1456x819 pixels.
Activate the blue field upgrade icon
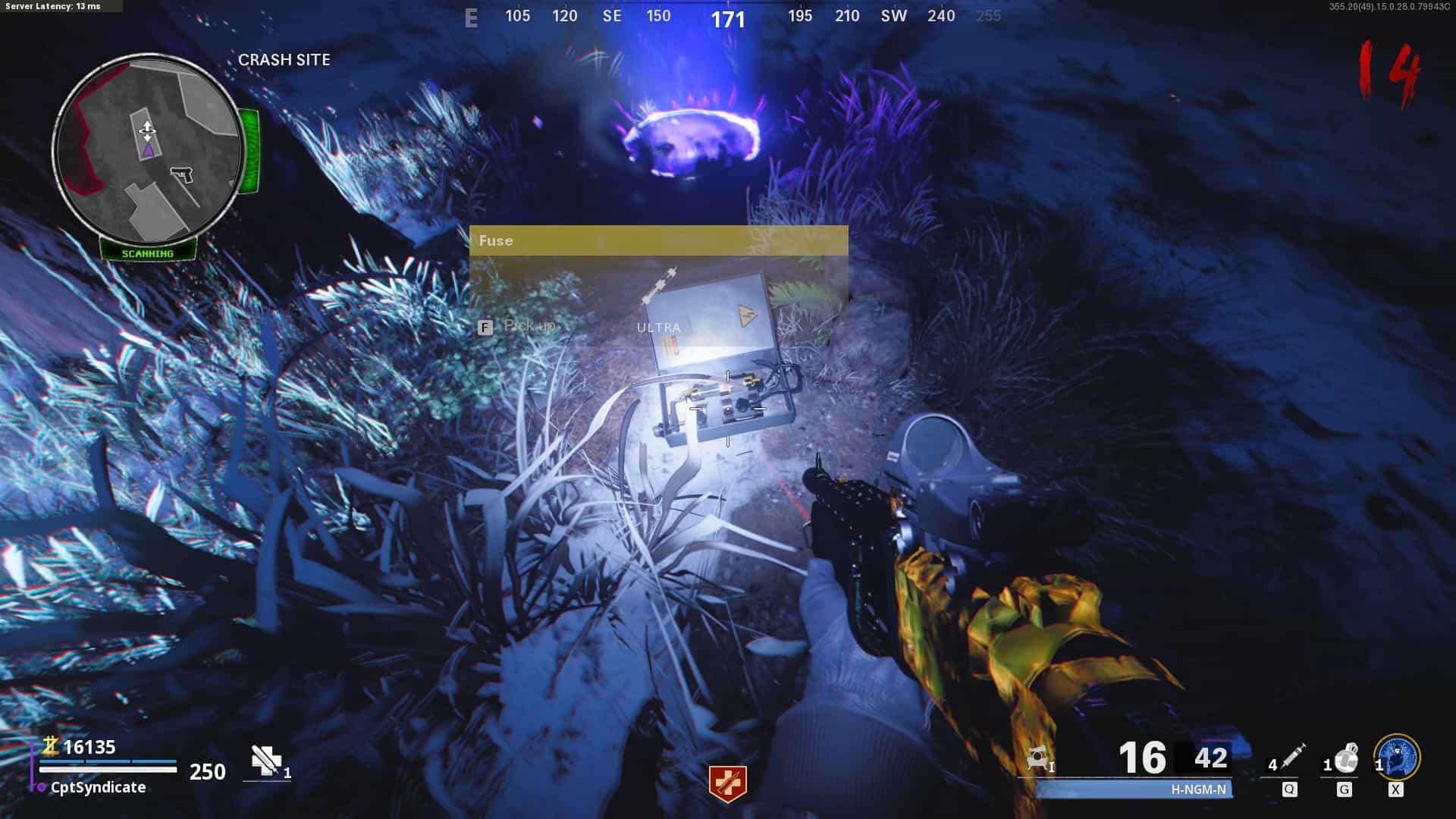tap(1397, 757)
